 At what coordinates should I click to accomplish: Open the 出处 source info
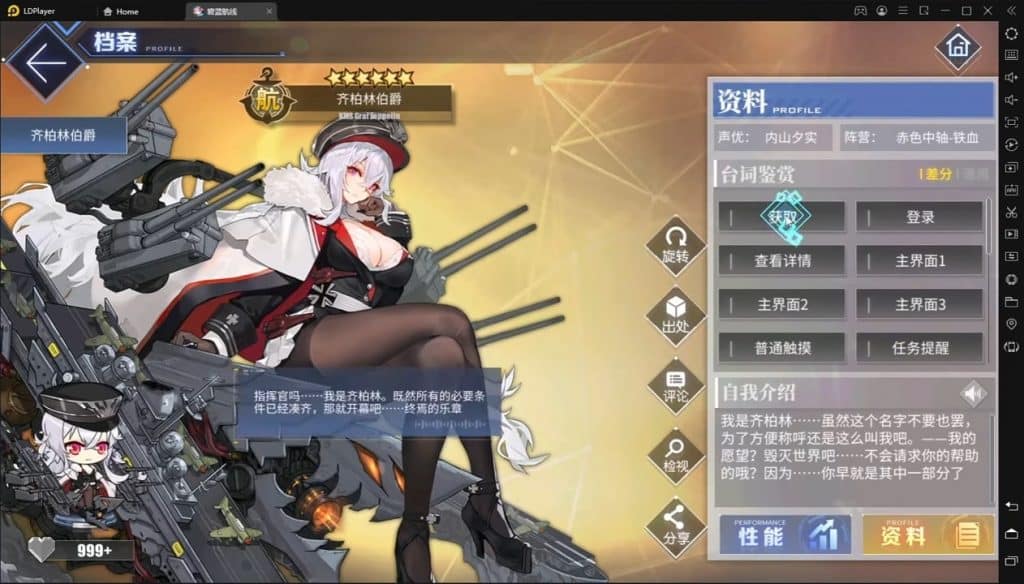pyautogui.click(x=676, y=314)
